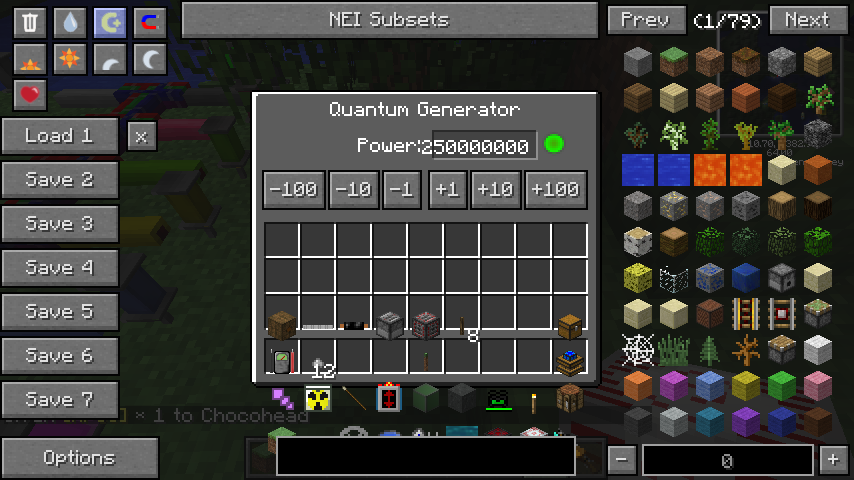Image resolution: width=854 pixels, height=480 pixels.
Task: Decrease generator power by 100
Action: pos(293,190)
